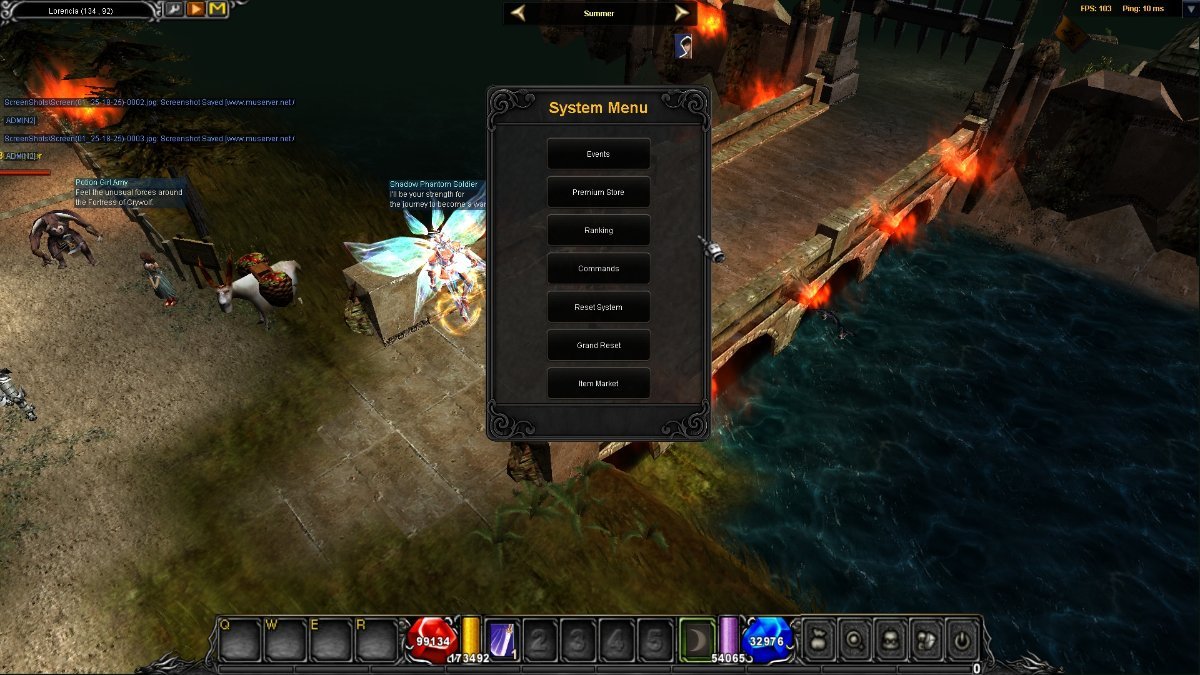Select the purple skill slot numbered 1
The height and width of the screenshot is (675, 1200).
(501, 639)
